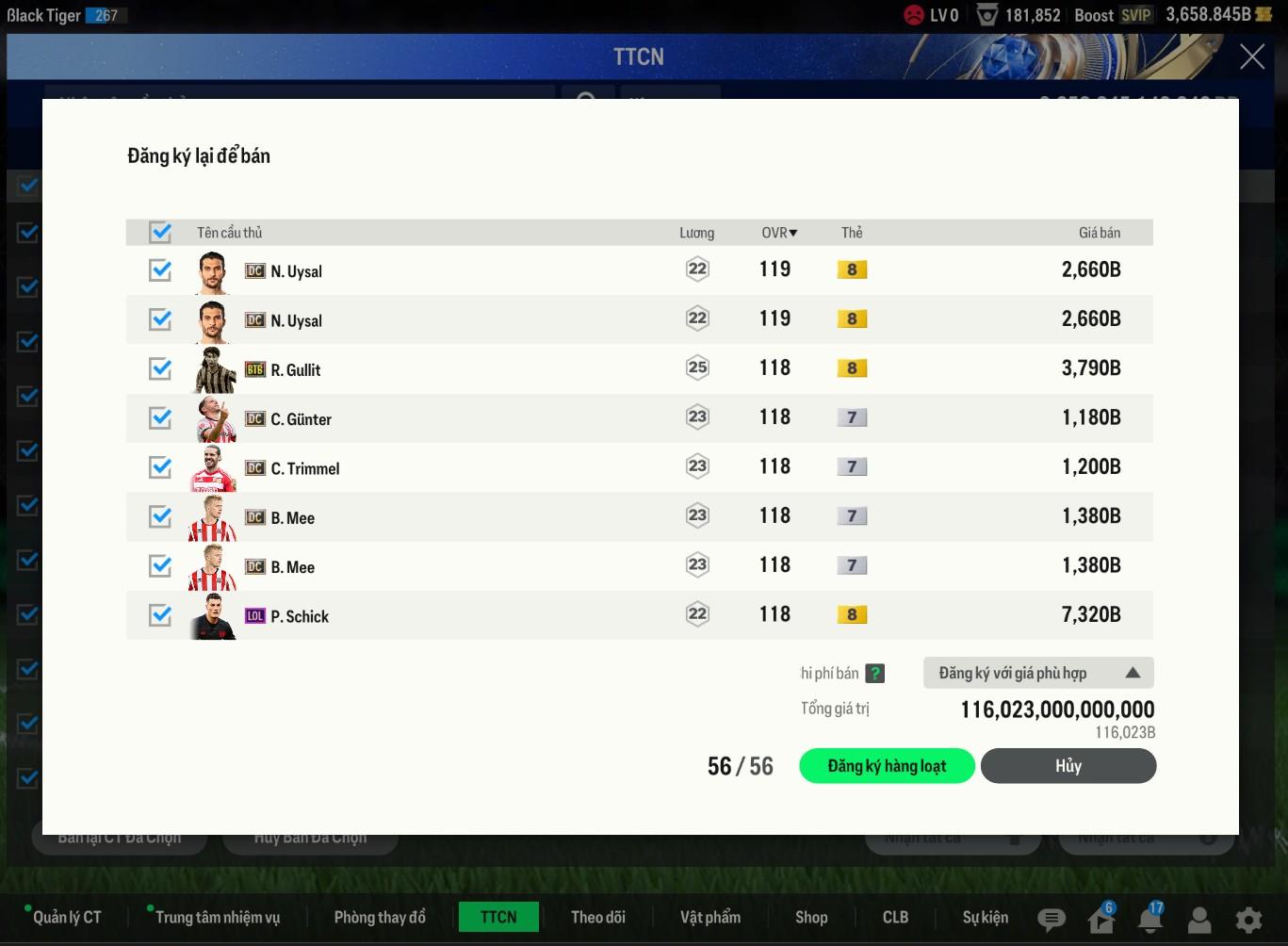This screenshot has width=1288, height=946.
Task: Open the Theo dõi tab
Action: pyautogui.click(x=598, y=917)
